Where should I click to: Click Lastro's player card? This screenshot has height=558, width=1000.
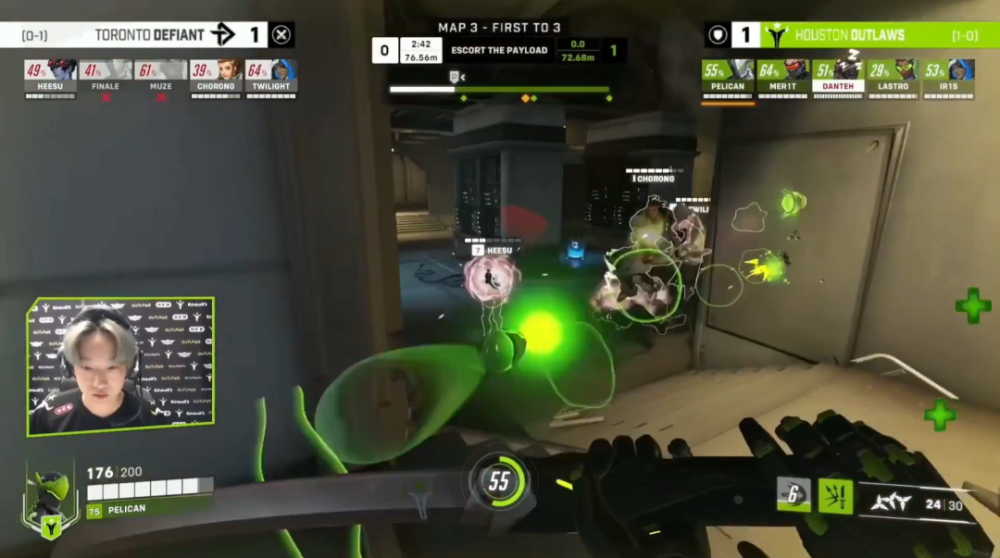click(x=892, y=78)
